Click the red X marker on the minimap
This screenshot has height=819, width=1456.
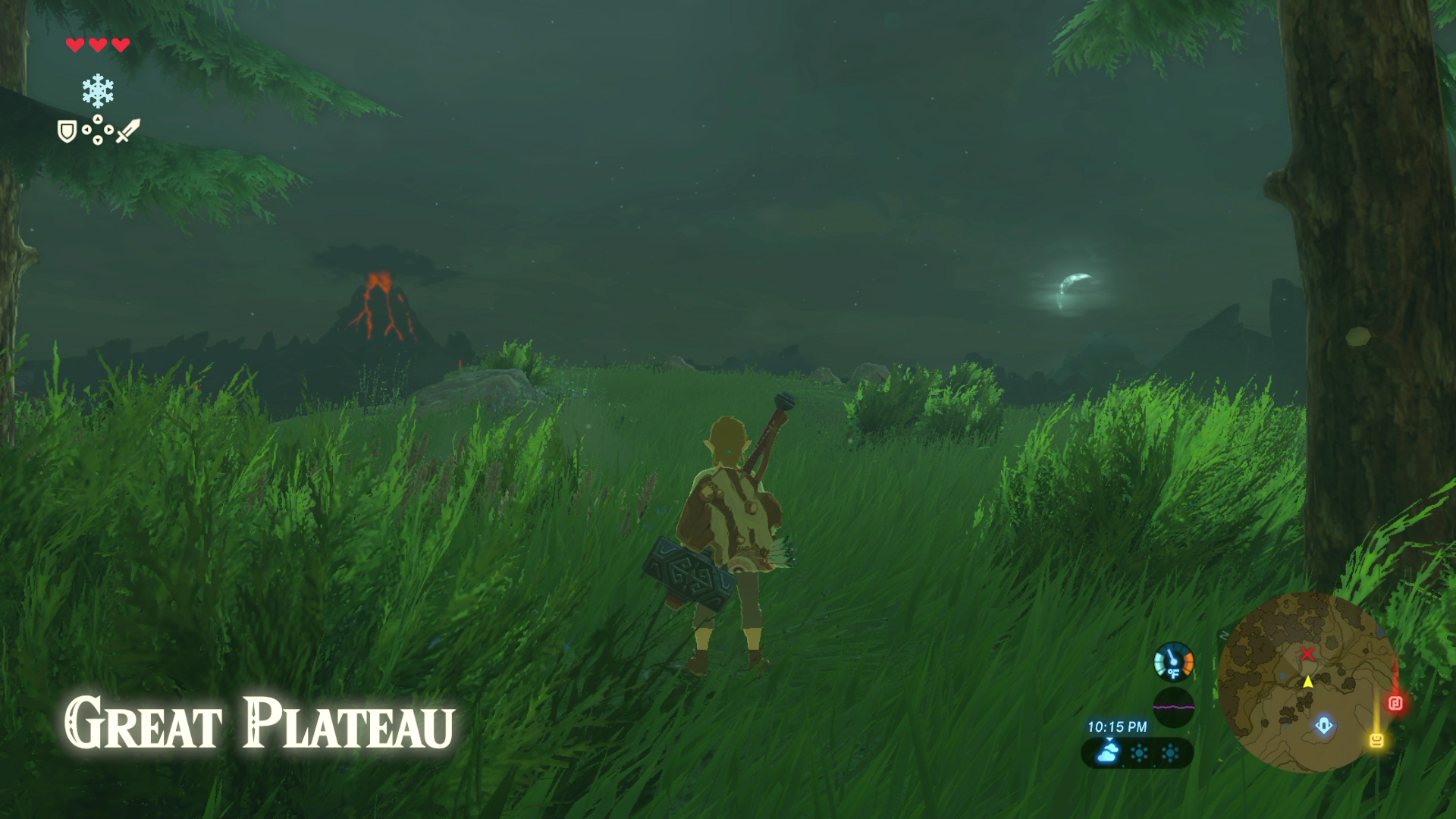tap(1307, 654)
